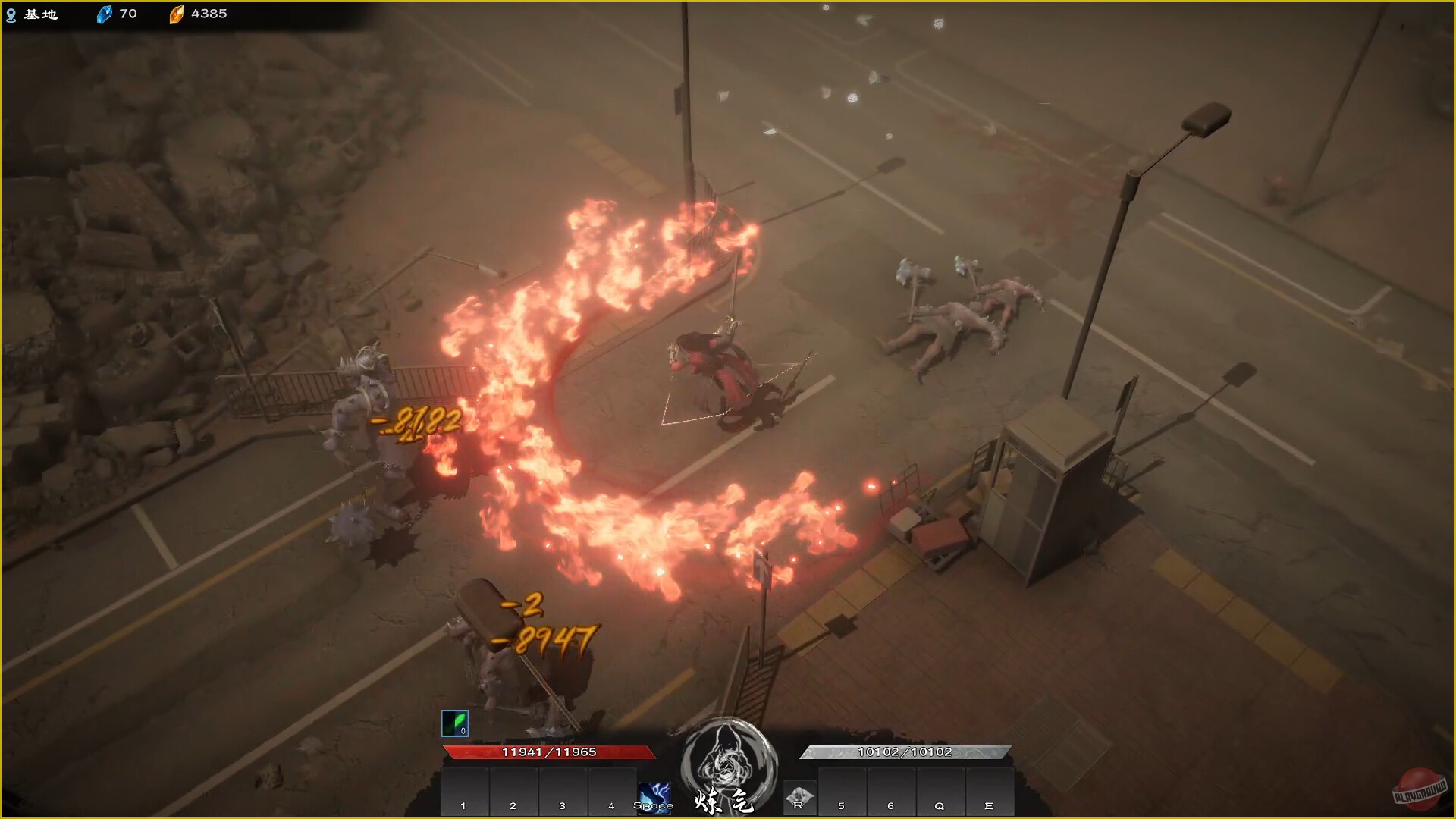Viewport: 1456px width, 819px height.
Task: Click the red health bar showing 11941/11965
Action: click(548, 751)
